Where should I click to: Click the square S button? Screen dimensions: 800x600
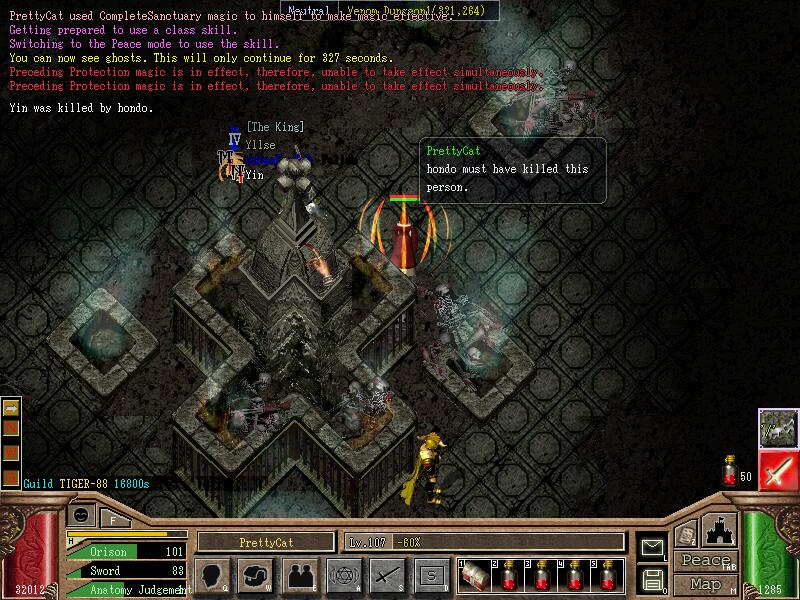coord(431,575)
